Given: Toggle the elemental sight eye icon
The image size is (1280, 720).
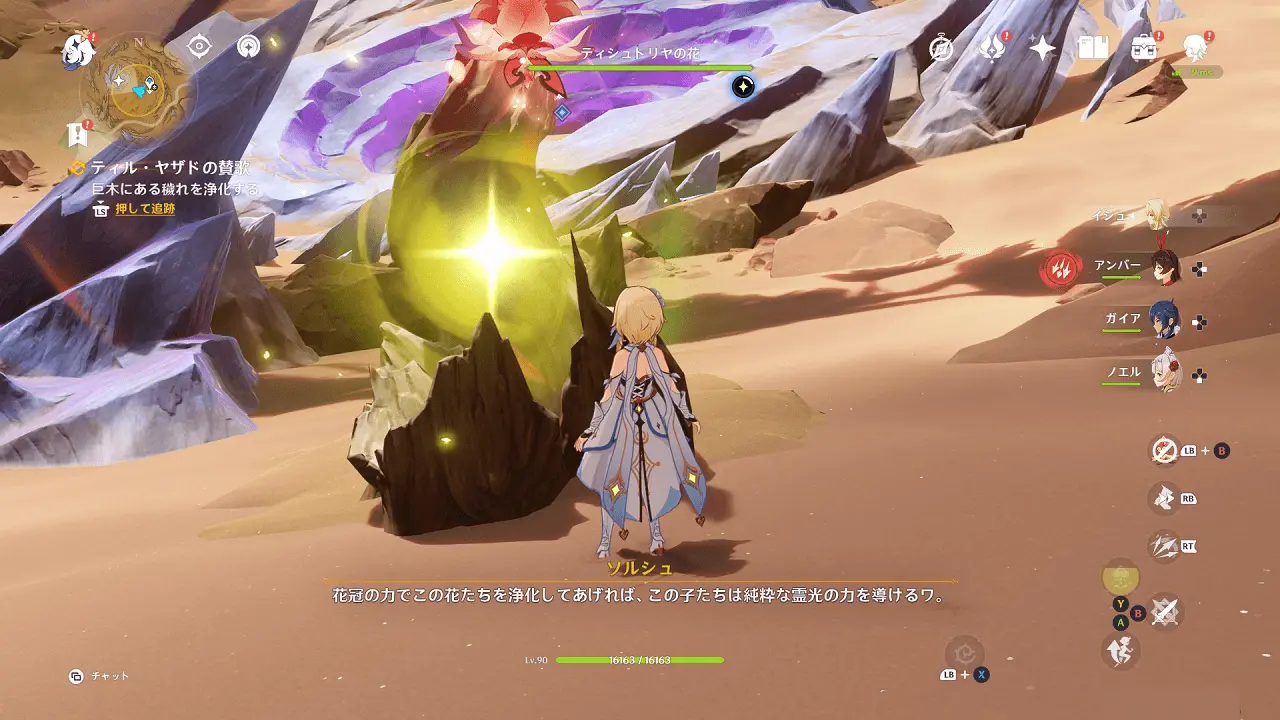Looking at the screenshot, I should (x=199, y=46).
